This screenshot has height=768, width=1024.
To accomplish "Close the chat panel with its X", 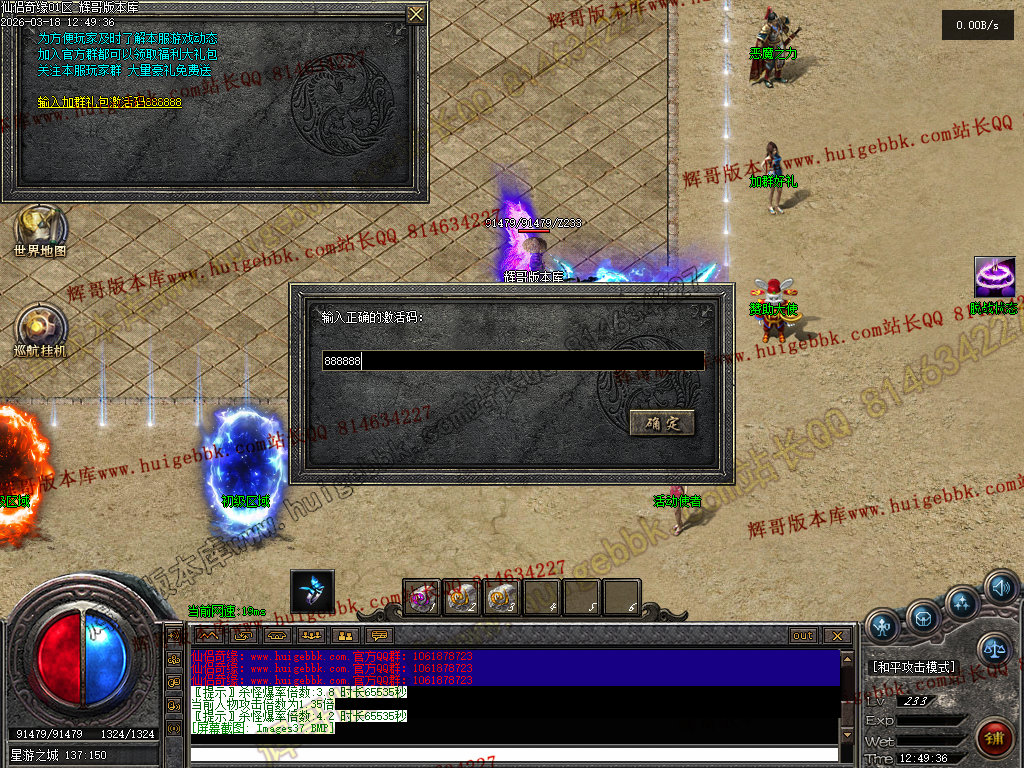I will point(836,636).
